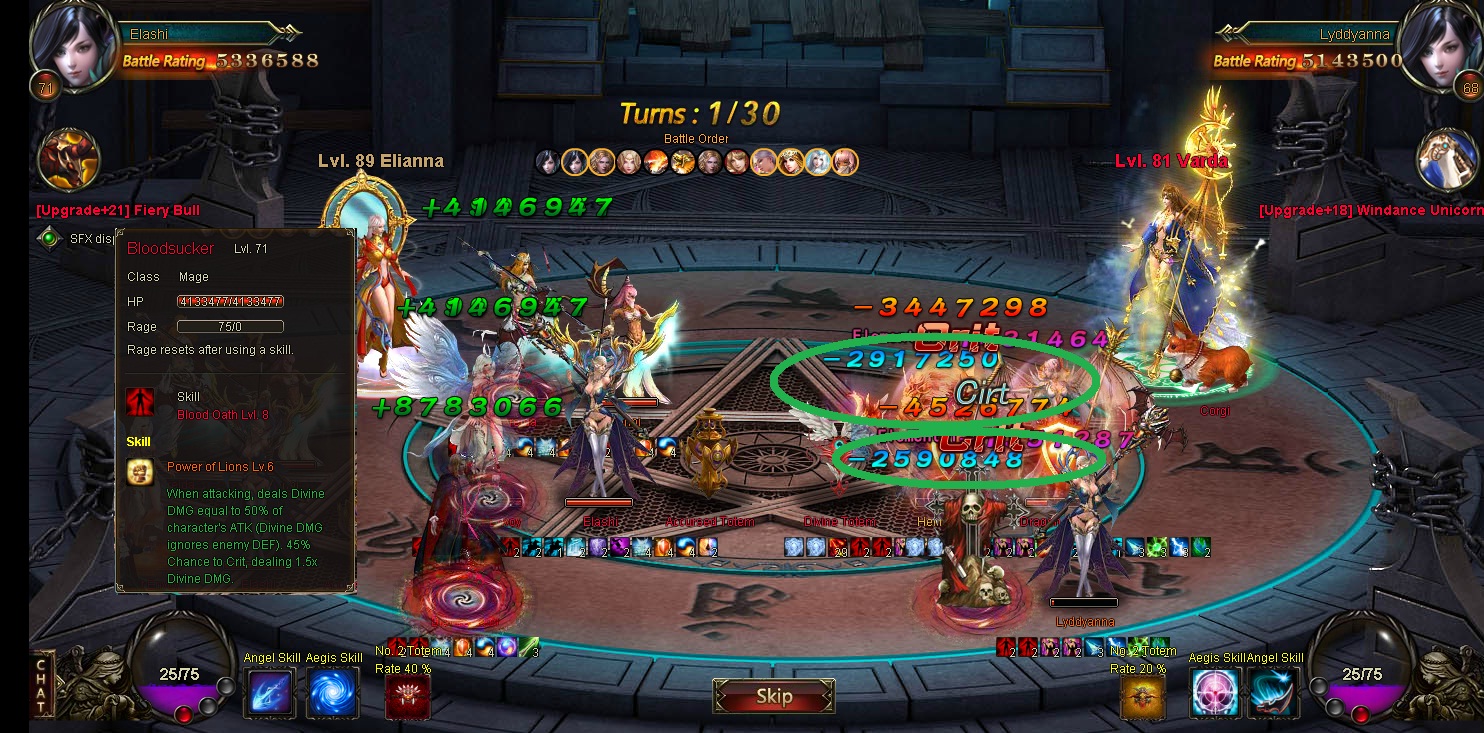Click the first portrait in Battle Order
1484x733 pixels.
click(x=547, y=161)
